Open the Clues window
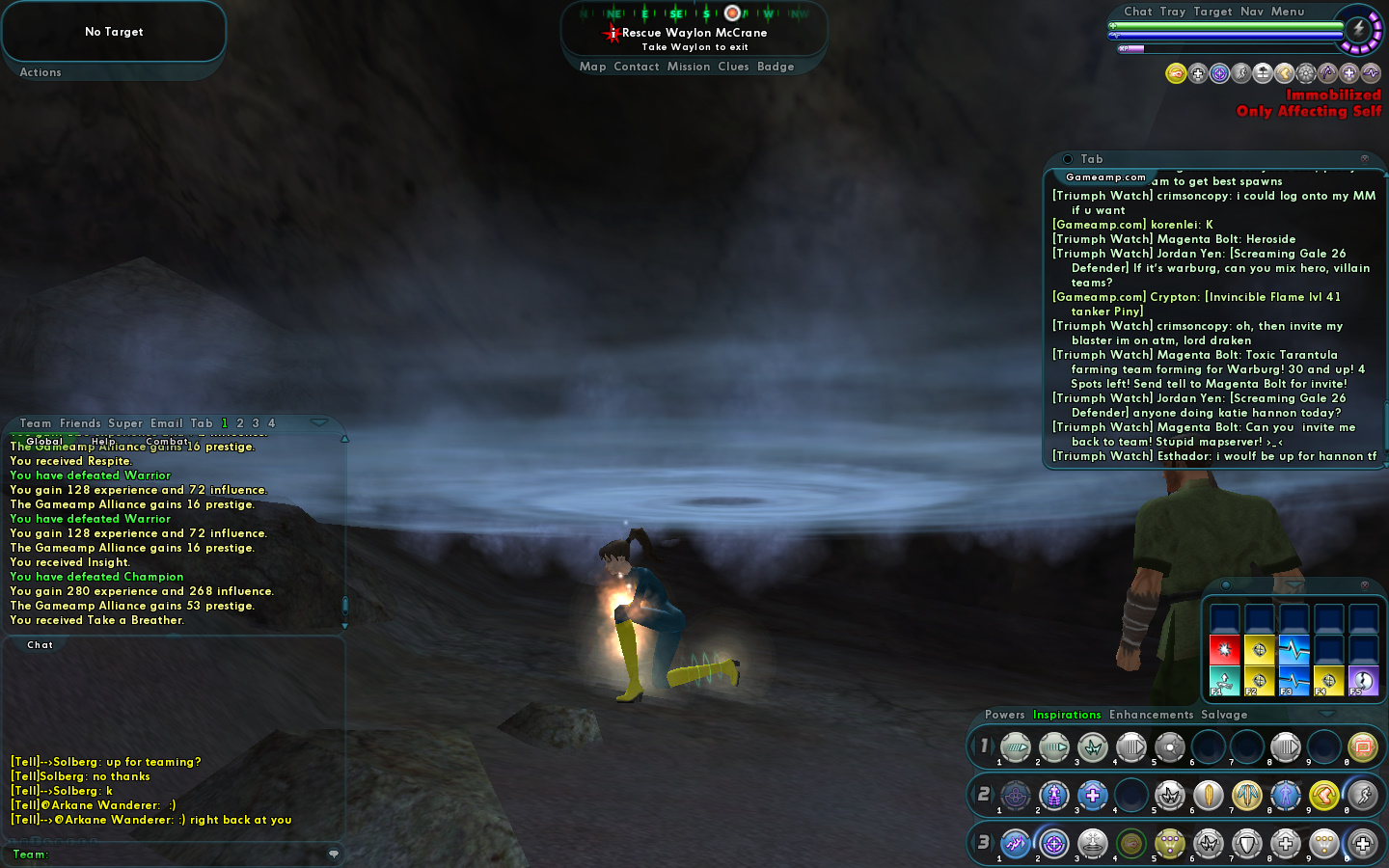Viewport: 1389px width, 868px height. [733, 67]
